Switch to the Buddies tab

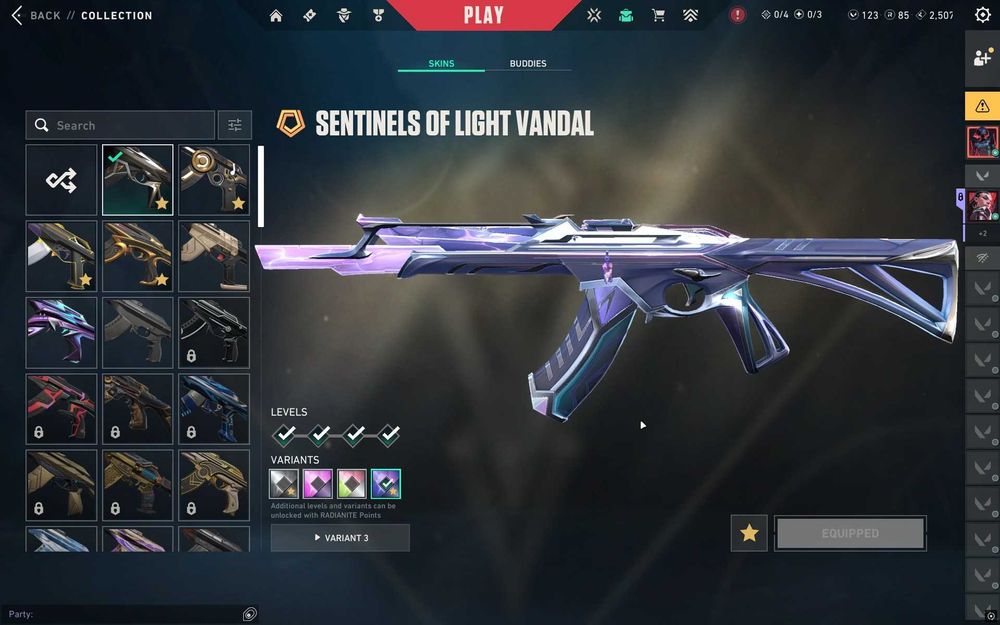tap(528, 64)
